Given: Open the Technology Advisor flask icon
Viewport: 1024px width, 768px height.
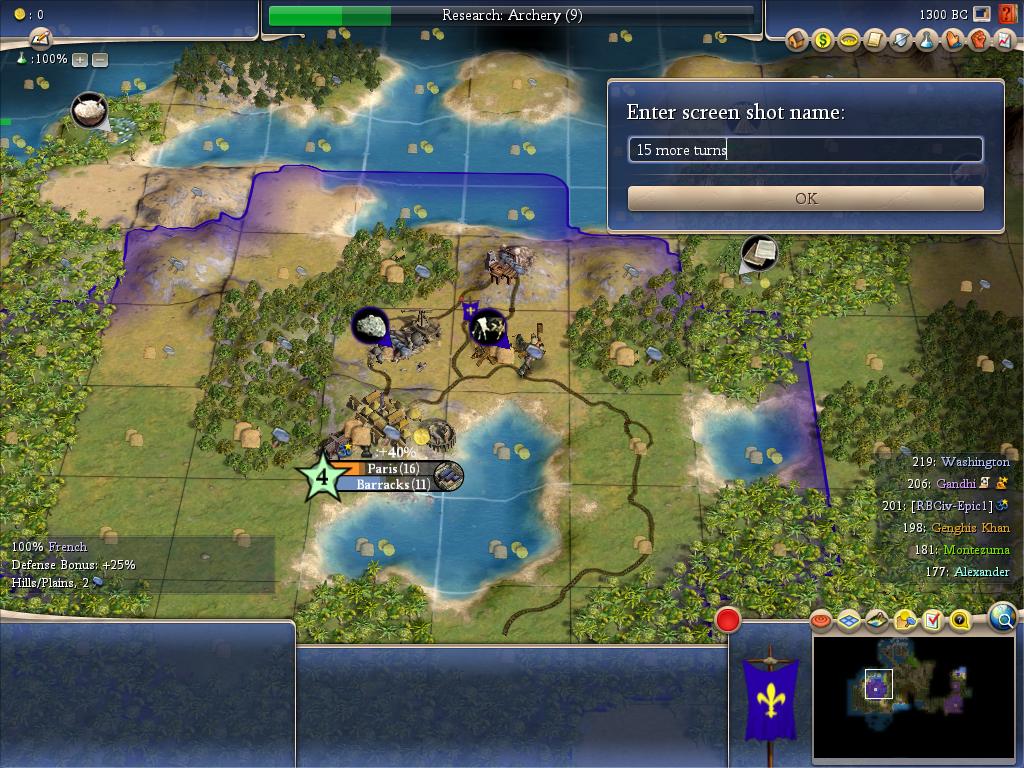Looking at the screenshot, I should click(x=927, y=40).
